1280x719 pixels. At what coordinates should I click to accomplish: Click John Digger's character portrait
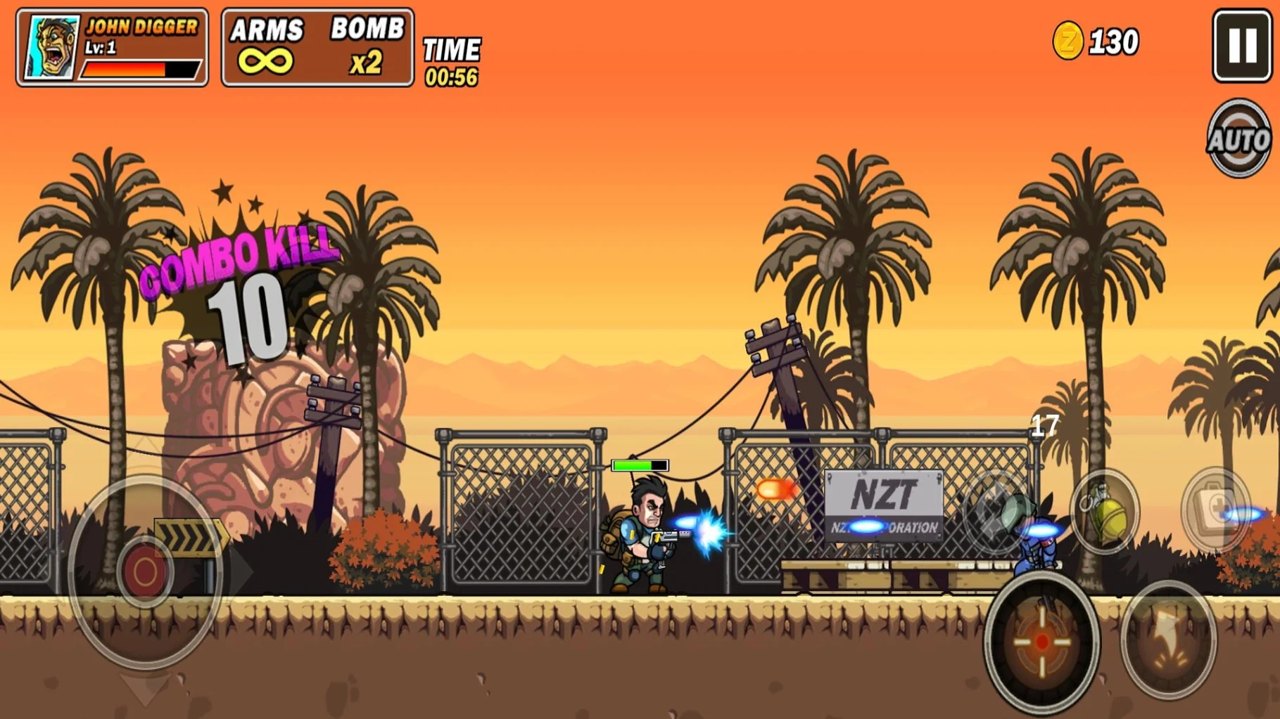coord(52,47)
